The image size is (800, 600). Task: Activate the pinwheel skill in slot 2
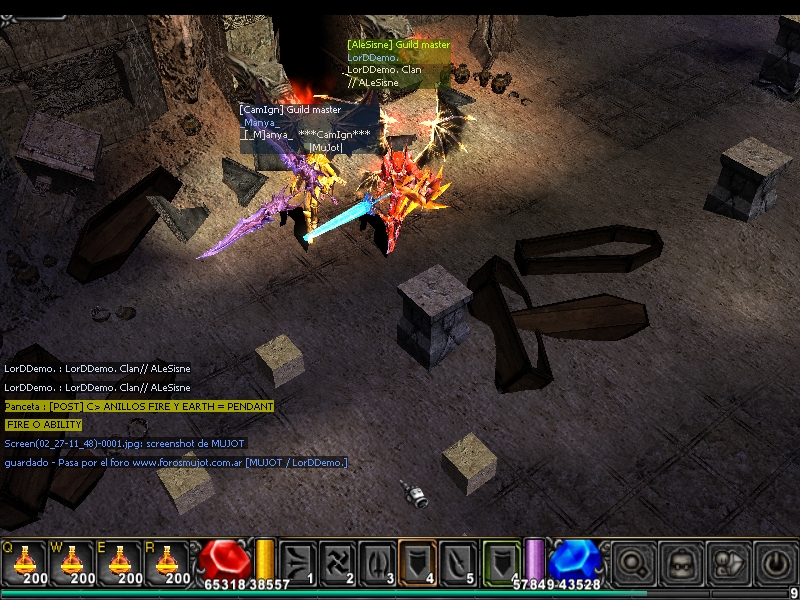(338, 562)
